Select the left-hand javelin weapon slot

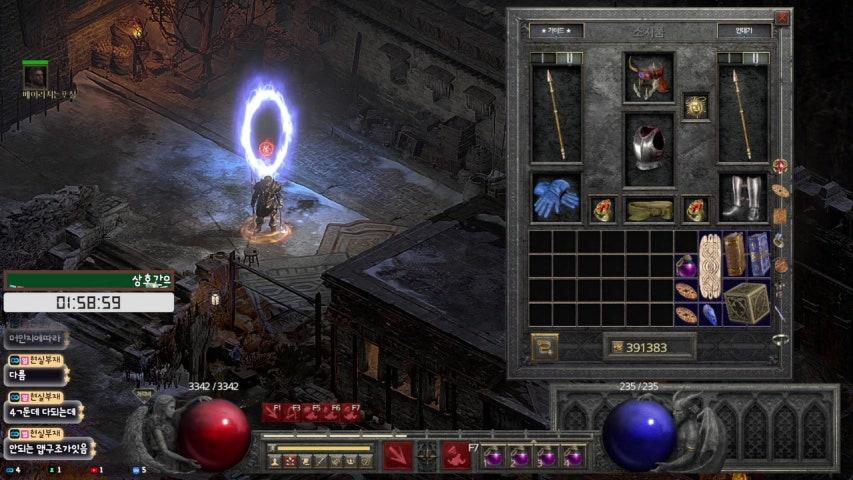pos(557,113)
